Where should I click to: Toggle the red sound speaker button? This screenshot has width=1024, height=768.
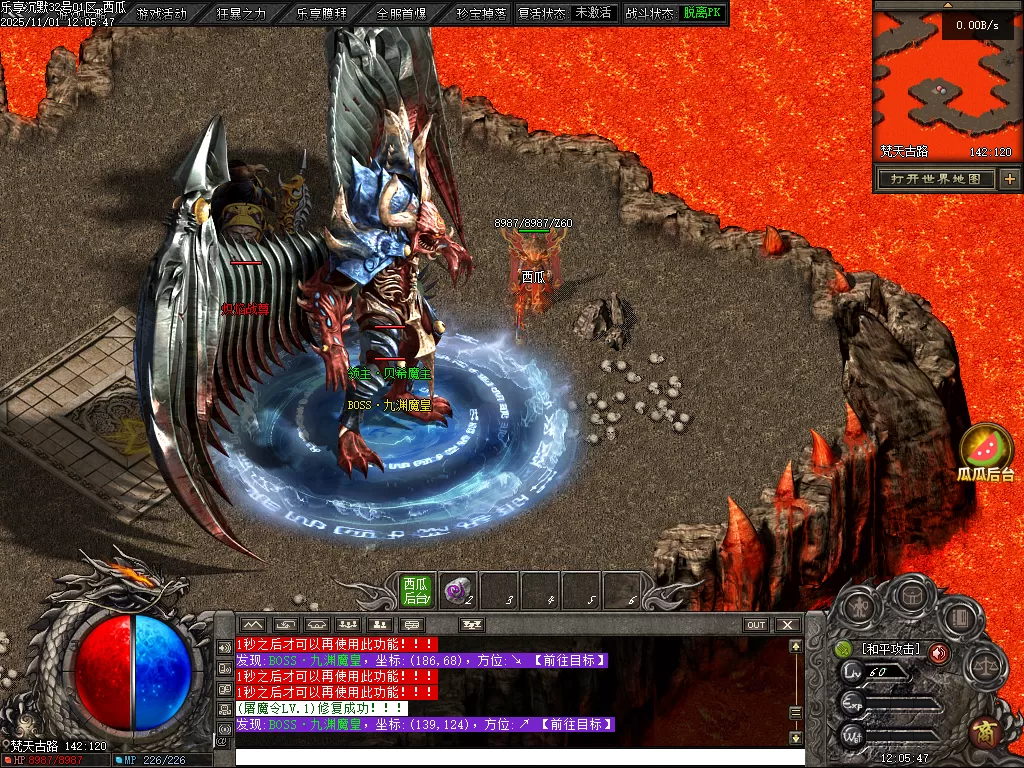[938, 653]
